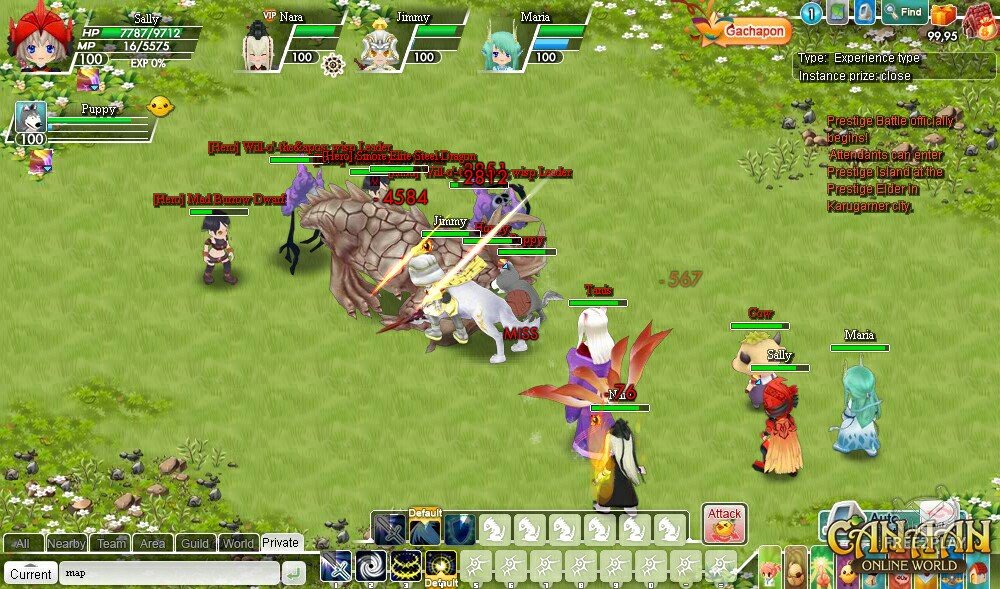
Task: Send the chat message with enter arrow
Action: [x=294, y=574]
